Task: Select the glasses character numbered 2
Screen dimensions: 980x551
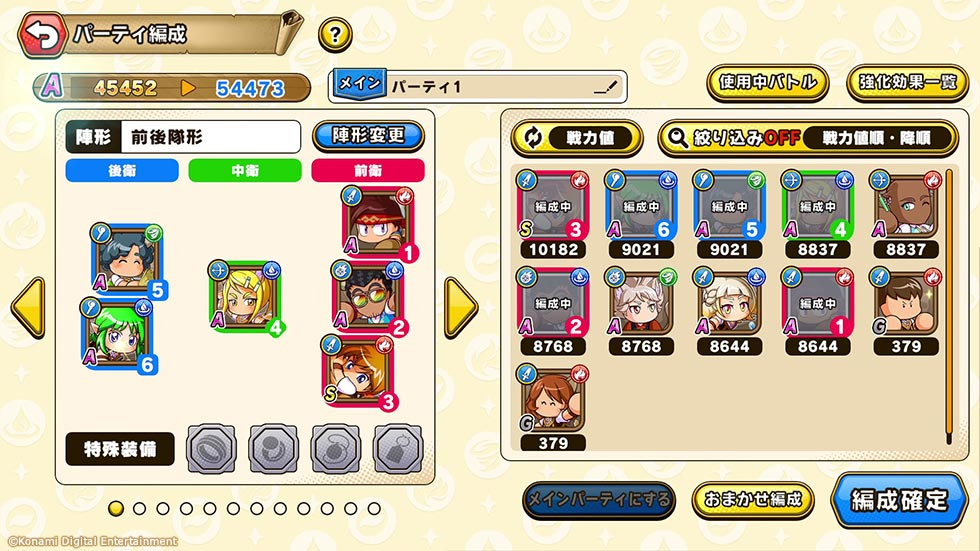Action: (365, 297)
